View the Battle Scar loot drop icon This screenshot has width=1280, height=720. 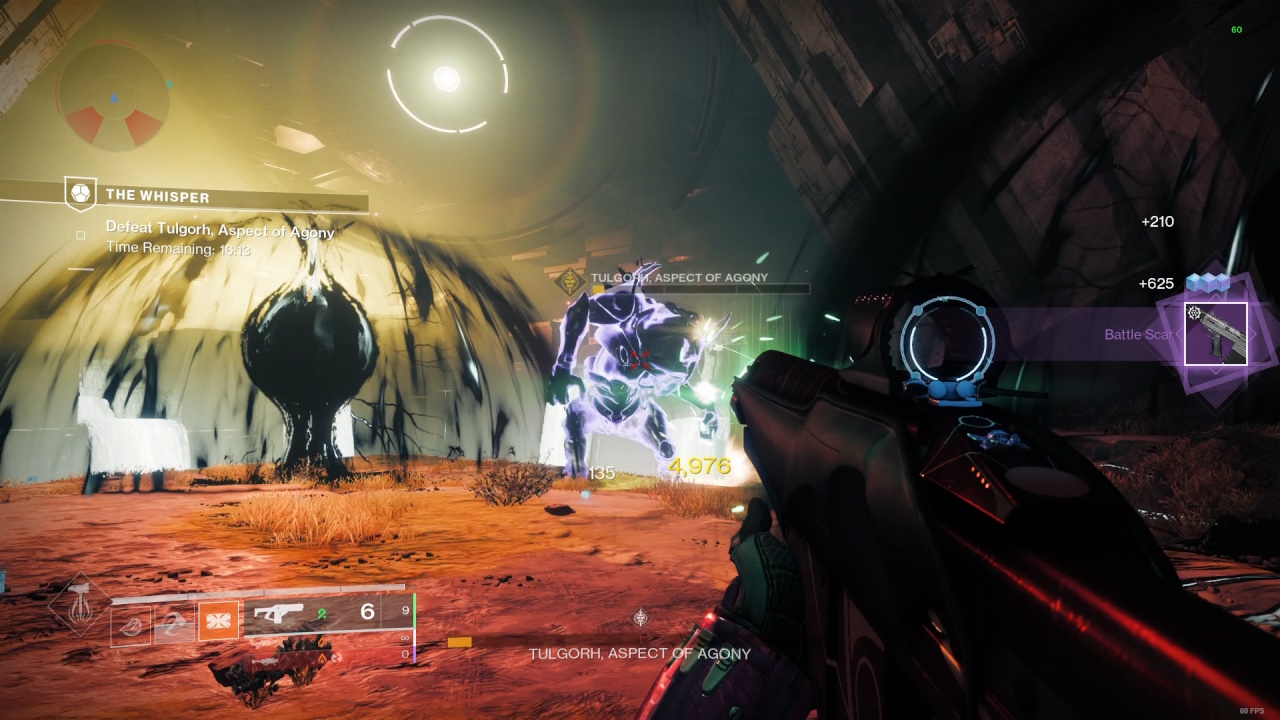click(x=1215, y=334)
